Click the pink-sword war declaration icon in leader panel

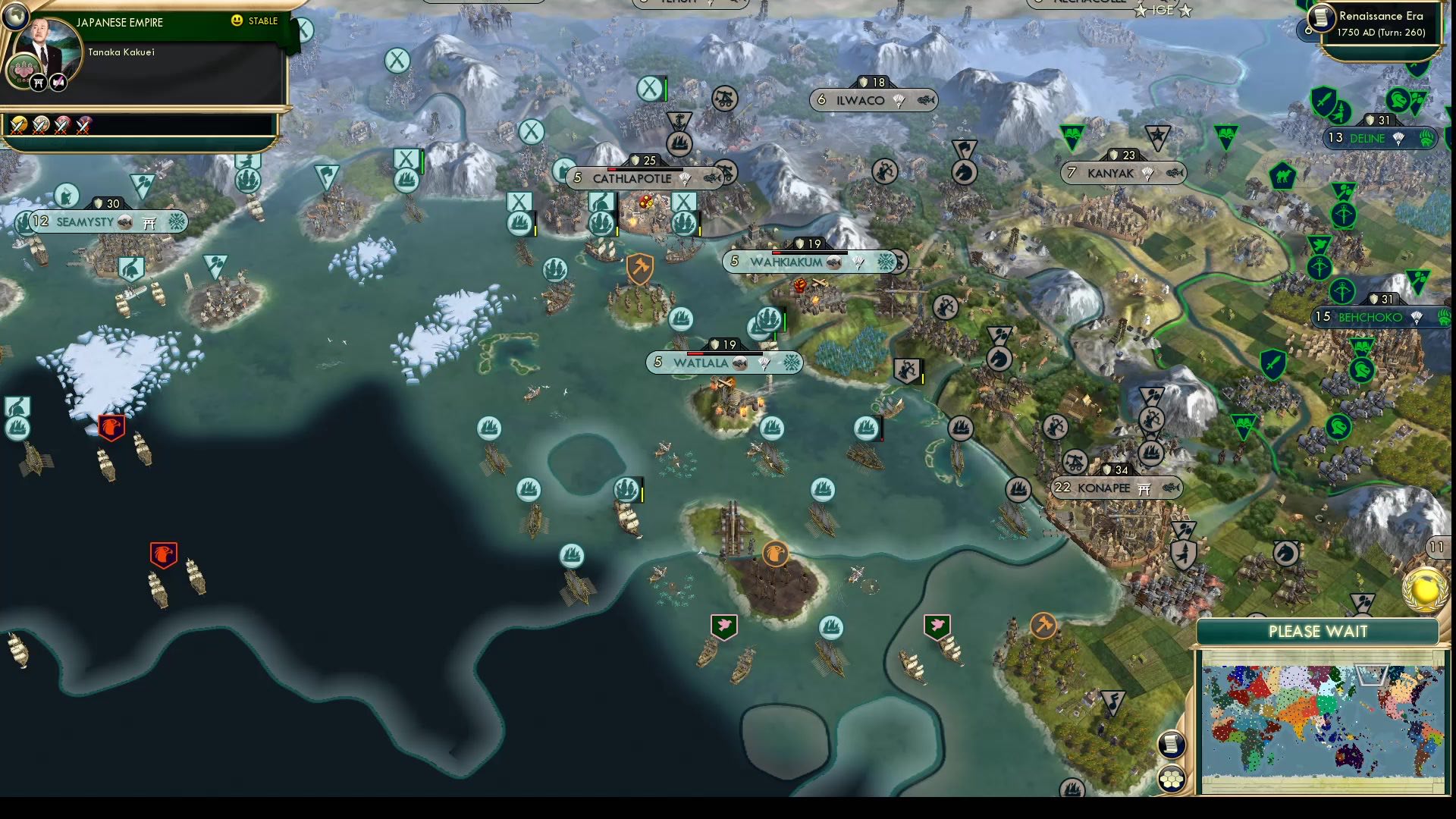(x=58, y=82)
